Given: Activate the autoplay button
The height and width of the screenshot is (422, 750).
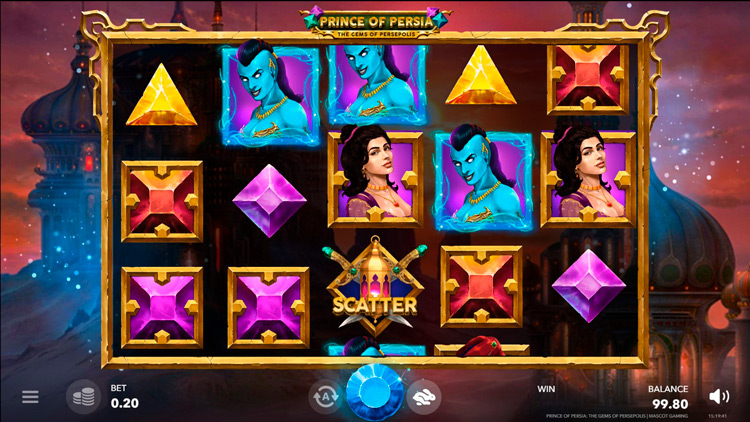Looking at the screenshot, I should click(x=325, y=396).
